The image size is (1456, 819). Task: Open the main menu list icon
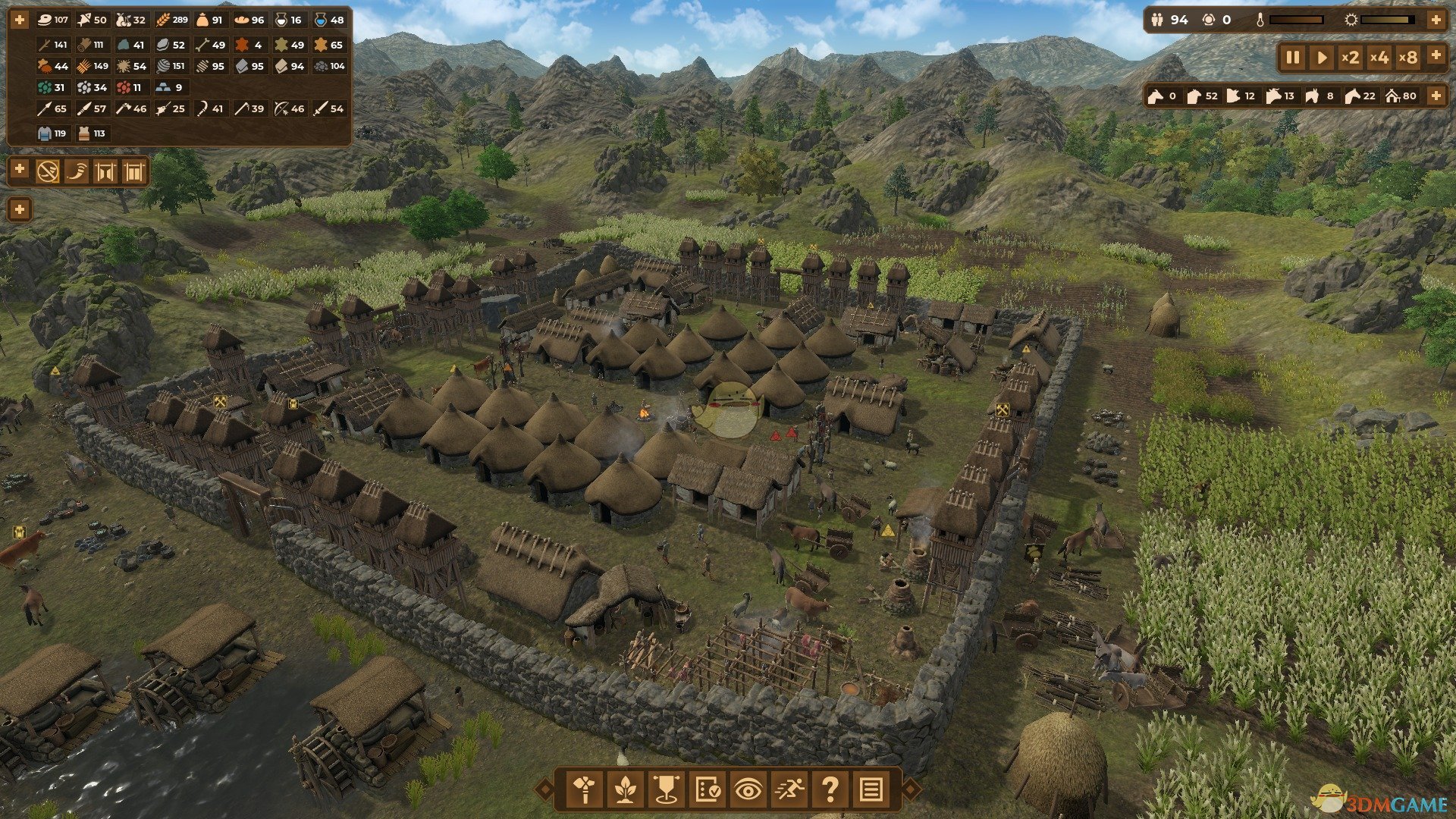tap(871, 790)
